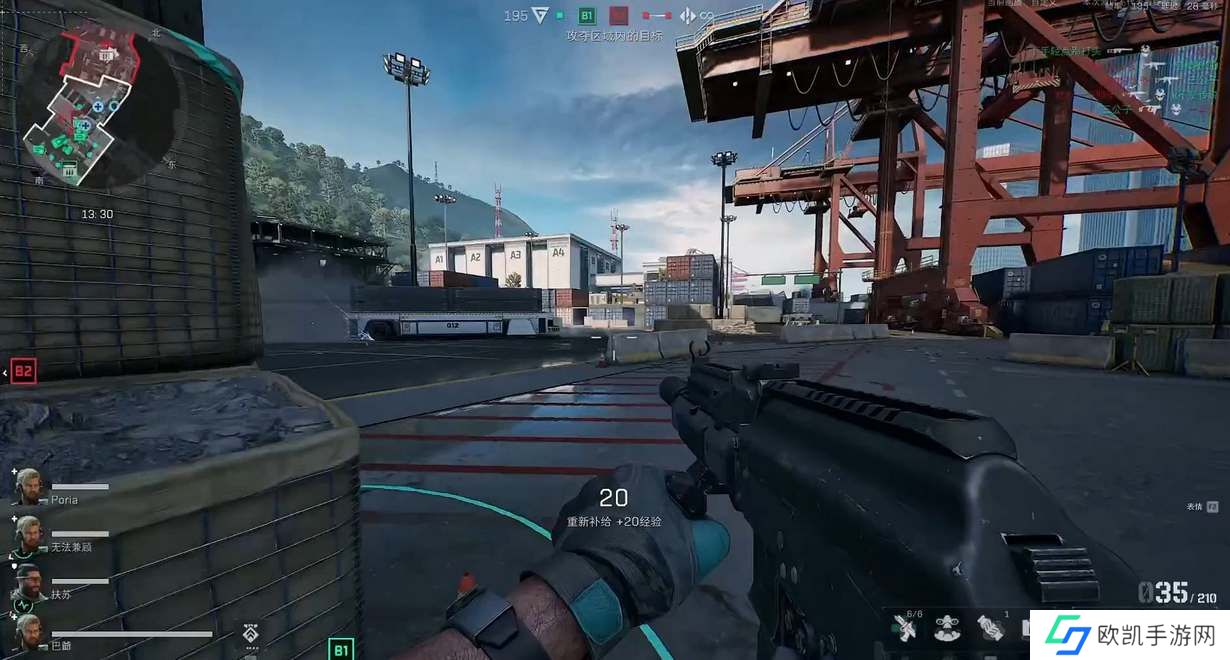Choose teammate 无法兼顾 in the squad list
The width and height of the screenshot is (1230, 660).
pos(28,535)
